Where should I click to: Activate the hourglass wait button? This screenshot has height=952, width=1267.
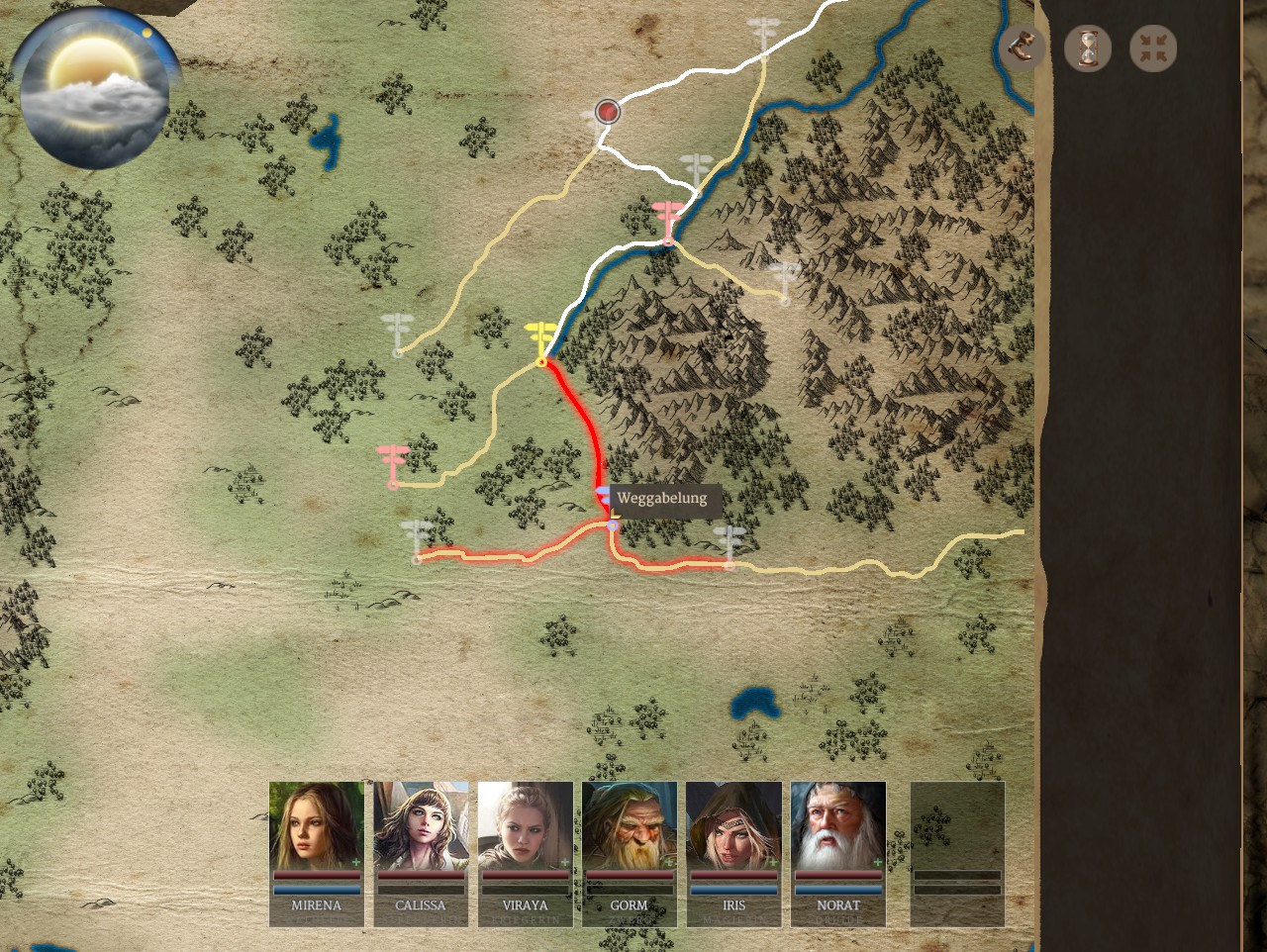(x=1088, y=48)
